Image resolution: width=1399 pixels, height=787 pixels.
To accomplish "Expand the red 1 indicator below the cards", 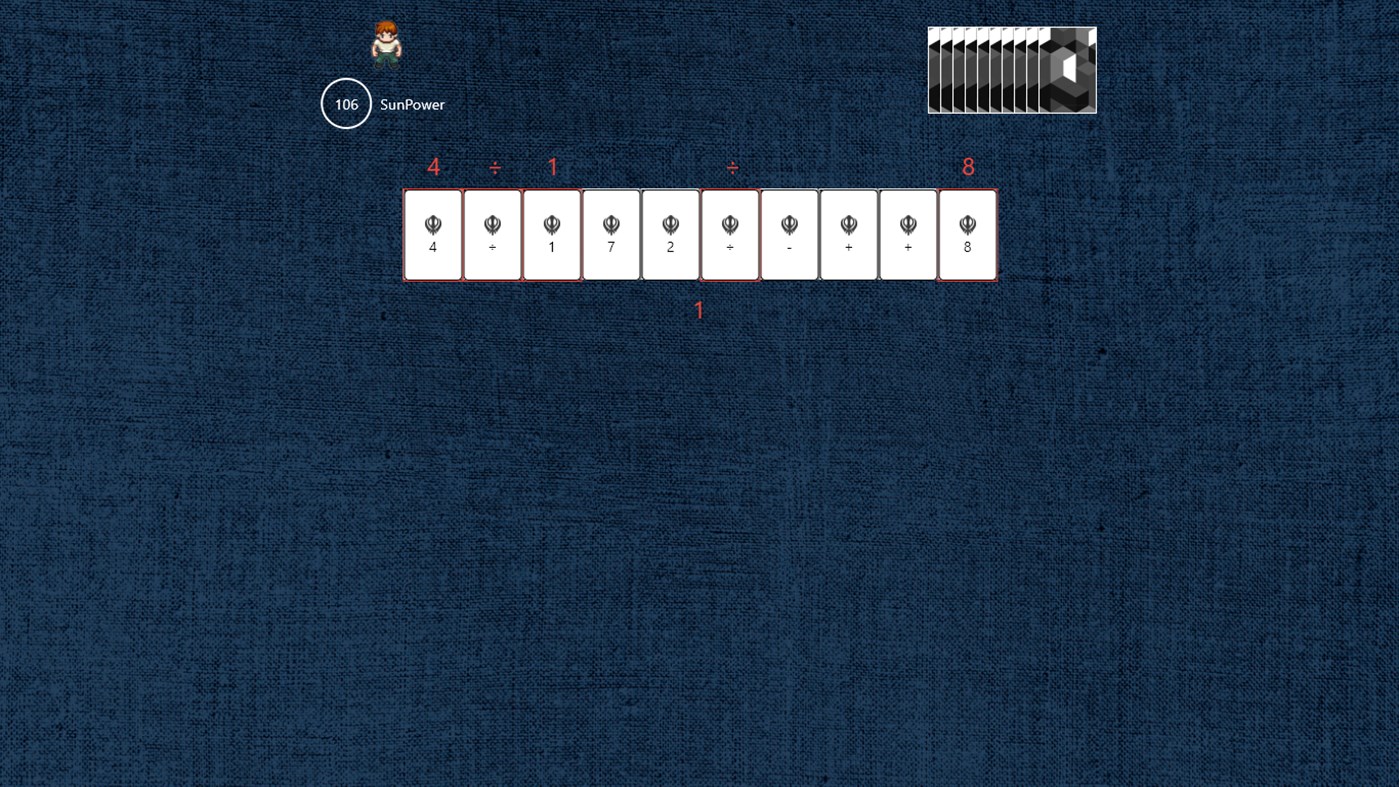I will point(697,310).
